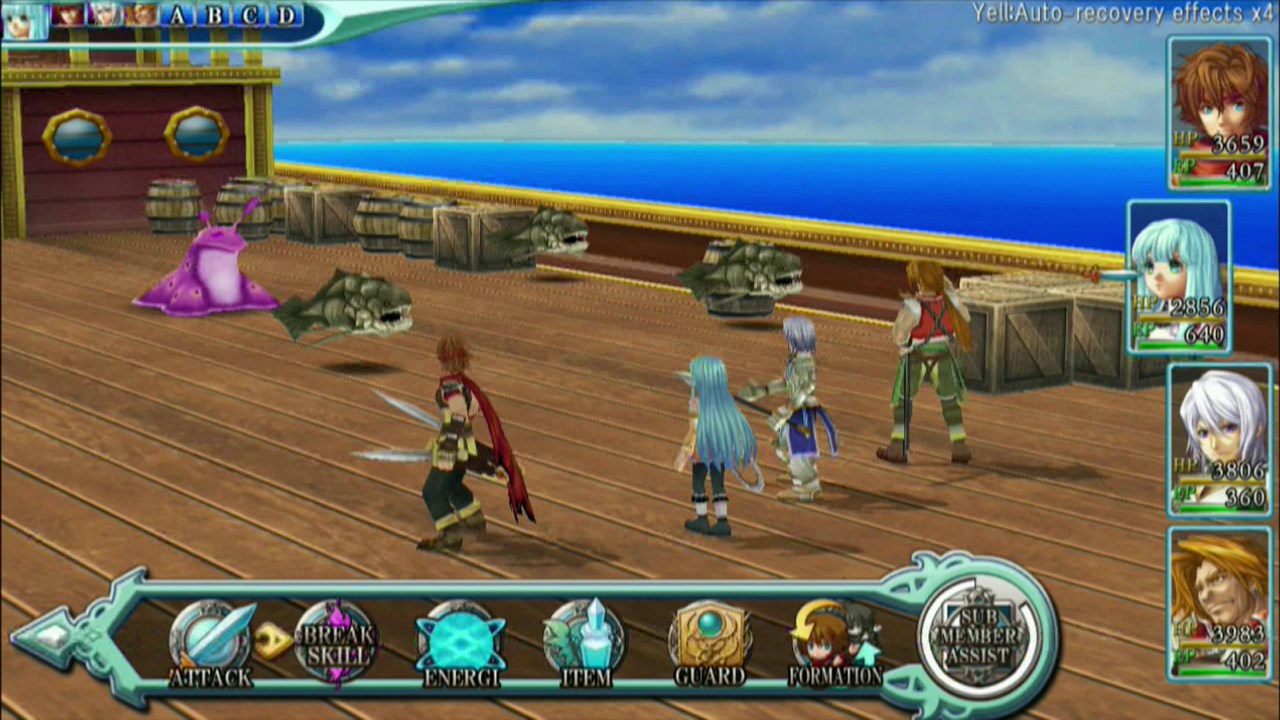Click enemy C in the turn order
This screenshot has height=720, width=1280.
pos(250,15)
